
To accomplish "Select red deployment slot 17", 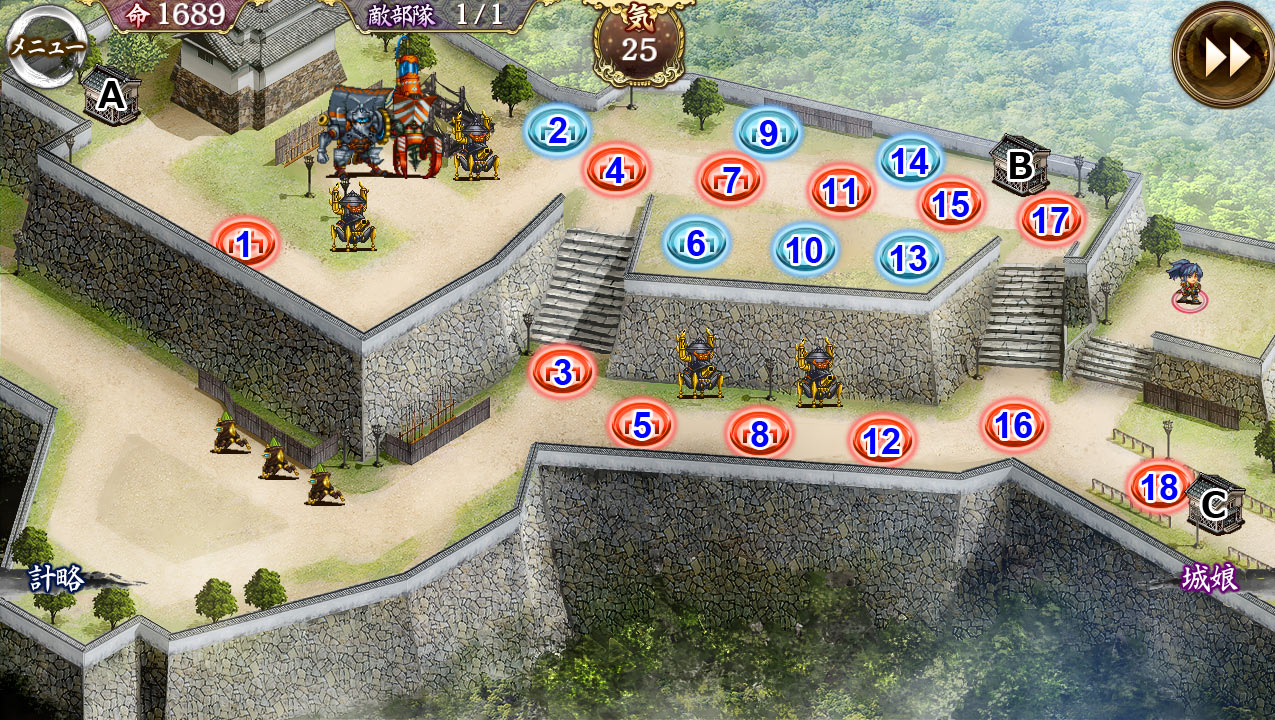I will coord(1051,220).
